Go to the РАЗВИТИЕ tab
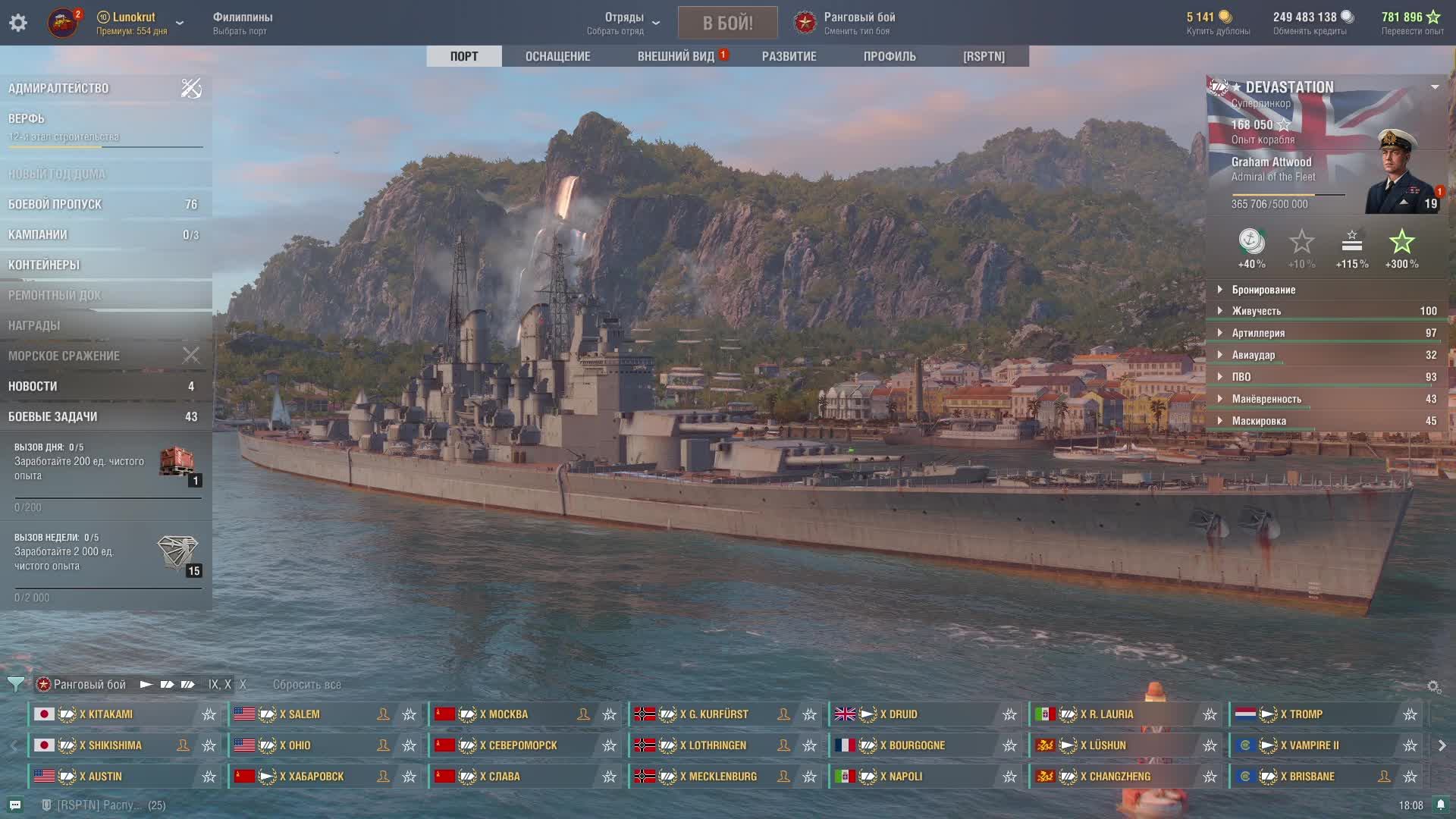Image resolution: width=1456 pixels, height=819 pixels. coord(789,56)
